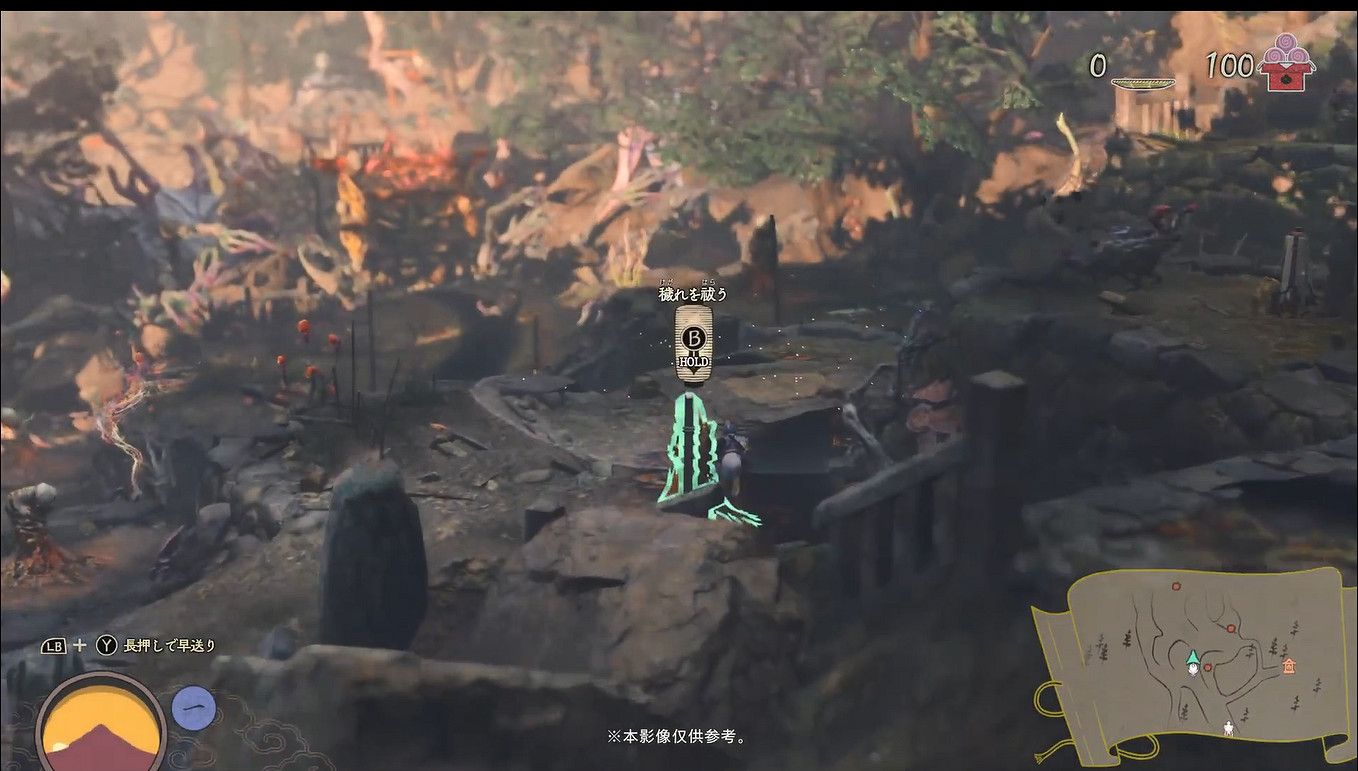Click the B button icon in the purify prompt
Viewport: 1358px width, 771px height.
[694, 339]
